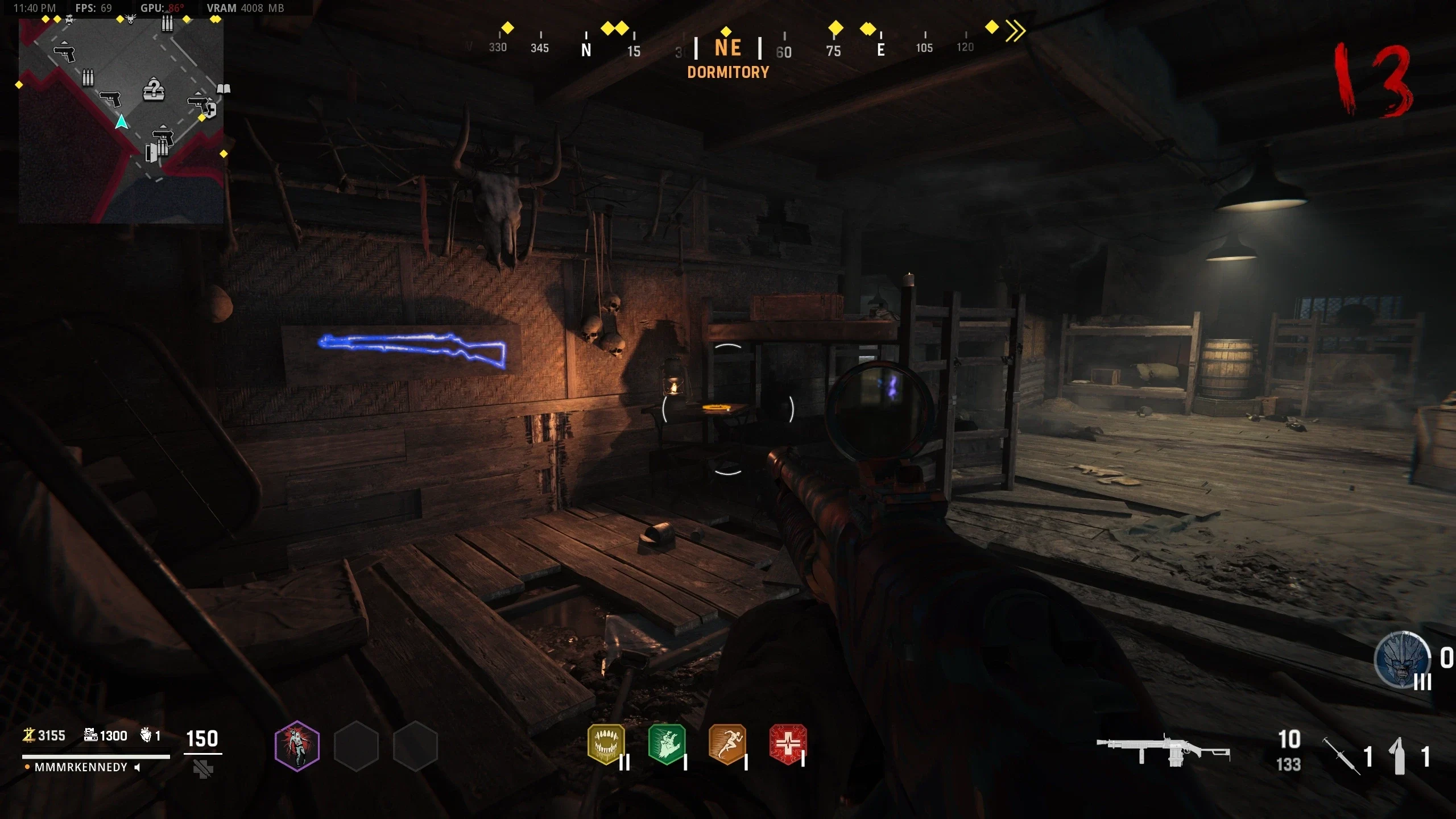Select the door marker on the minimap

(x=151, y=152)
